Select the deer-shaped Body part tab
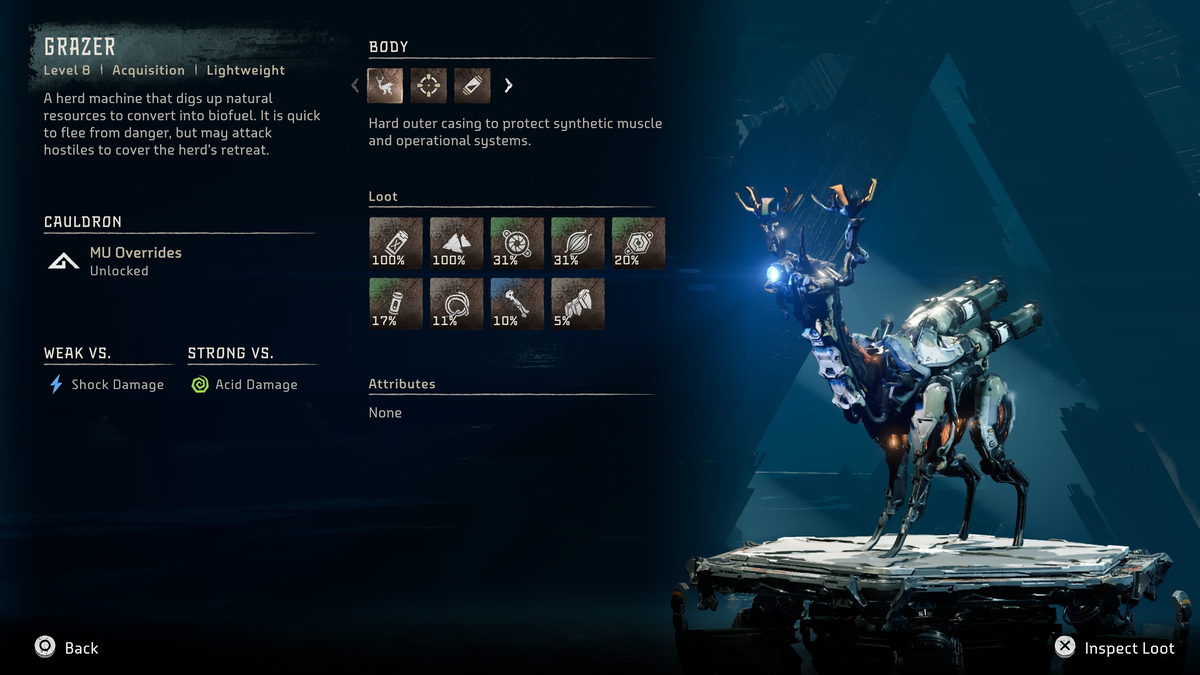Viewport: 1200px width, 675px height. pos(385,85)
